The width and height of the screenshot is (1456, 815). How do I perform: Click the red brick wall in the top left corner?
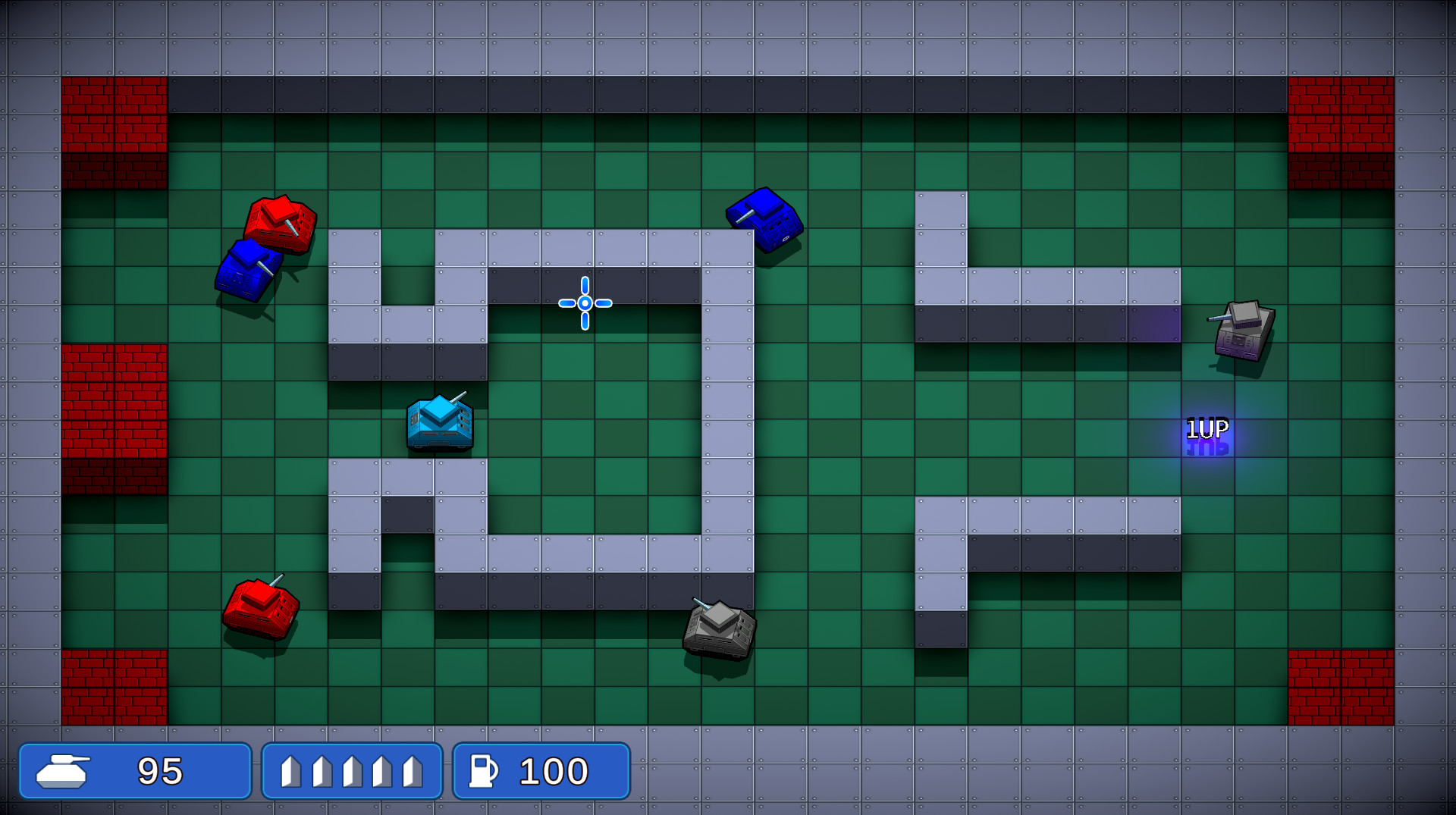115,133
